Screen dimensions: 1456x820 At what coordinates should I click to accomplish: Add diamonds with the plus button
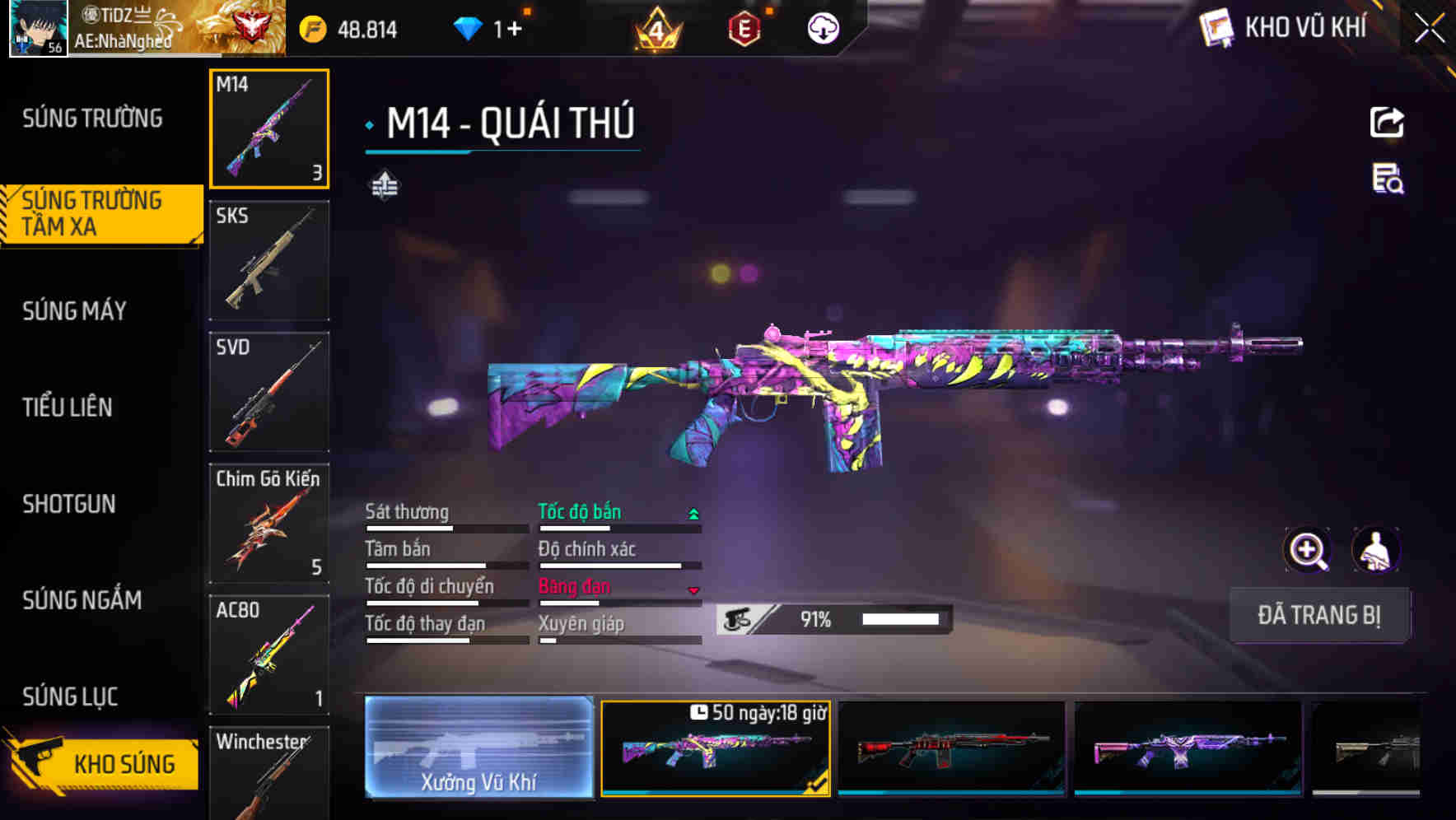tap(515, 30)
